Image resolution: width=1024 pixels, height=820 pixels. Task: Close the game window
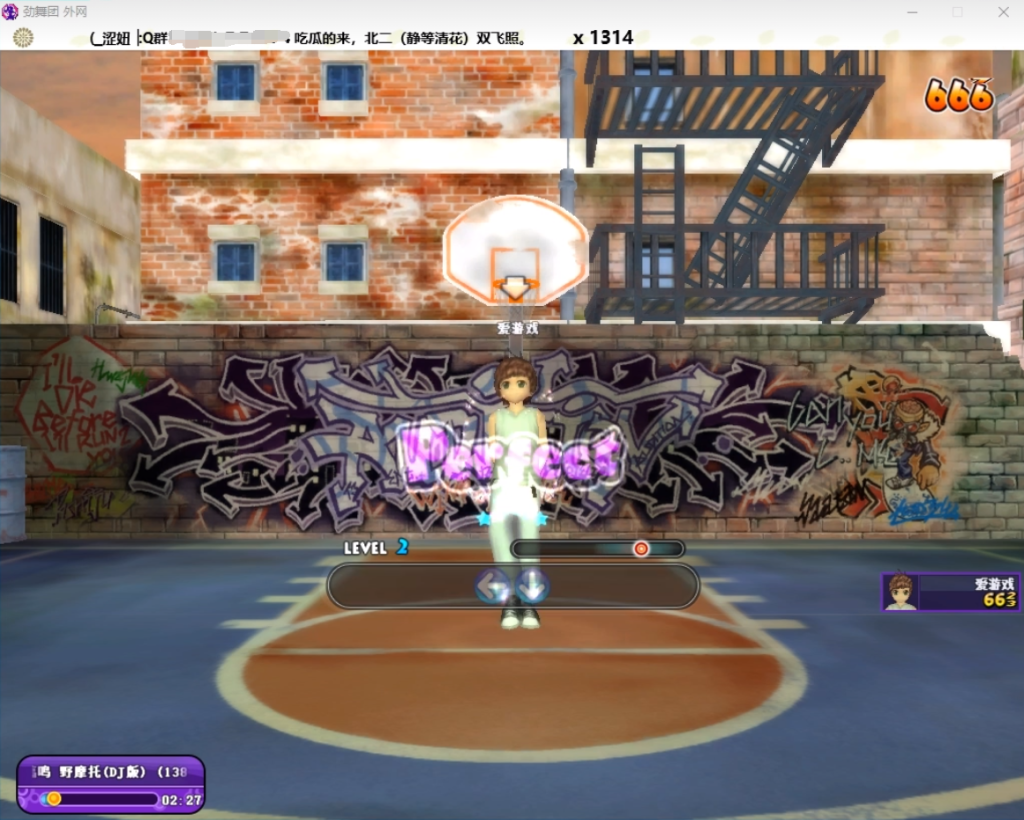click(1003, 12)
